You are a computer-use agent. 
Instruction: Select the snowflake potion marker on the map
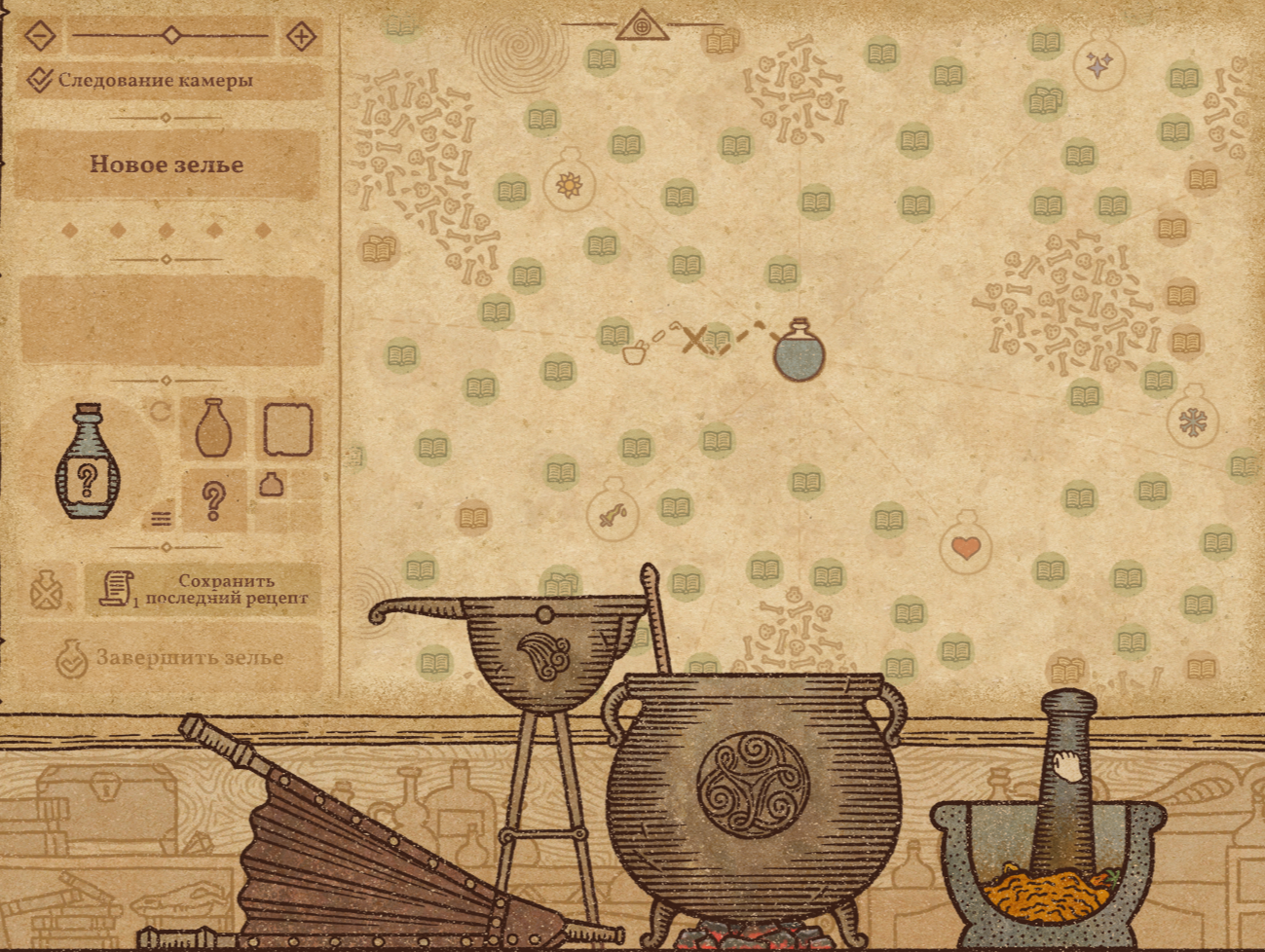pyautogui.click(x=1192, y=420)
